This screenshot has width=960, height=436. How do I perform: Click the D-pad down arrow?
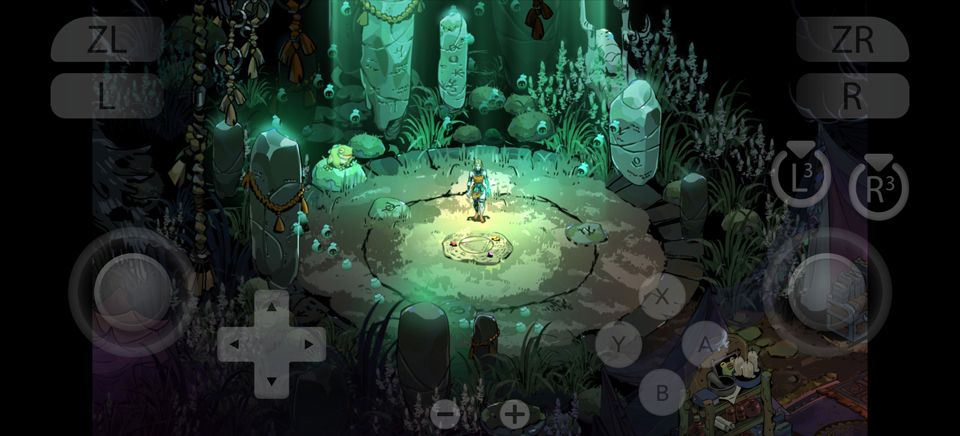[x=271, y=381]
